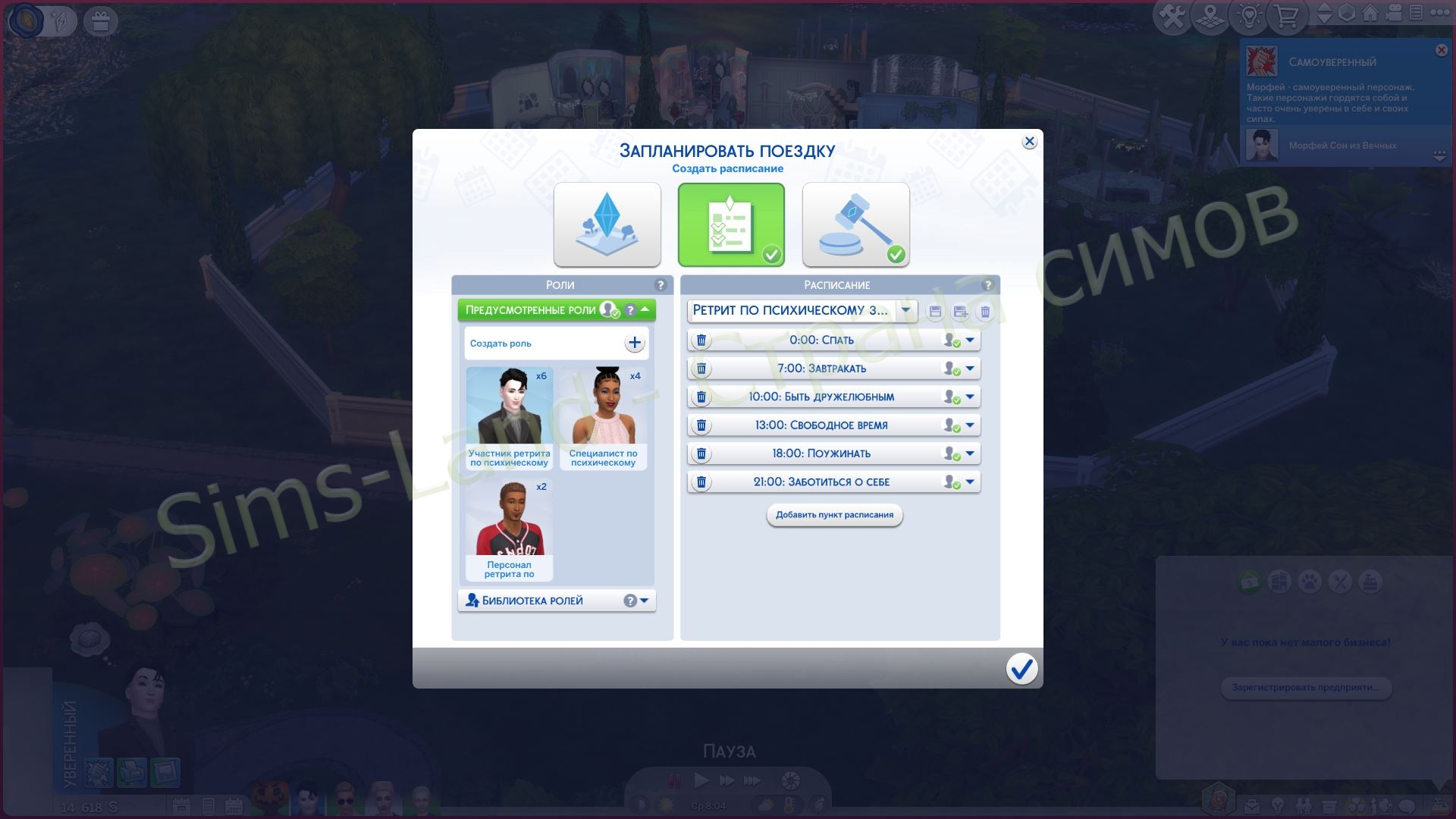
Task: Open the map/location view icon
Action: click(x=1209, y=15)
